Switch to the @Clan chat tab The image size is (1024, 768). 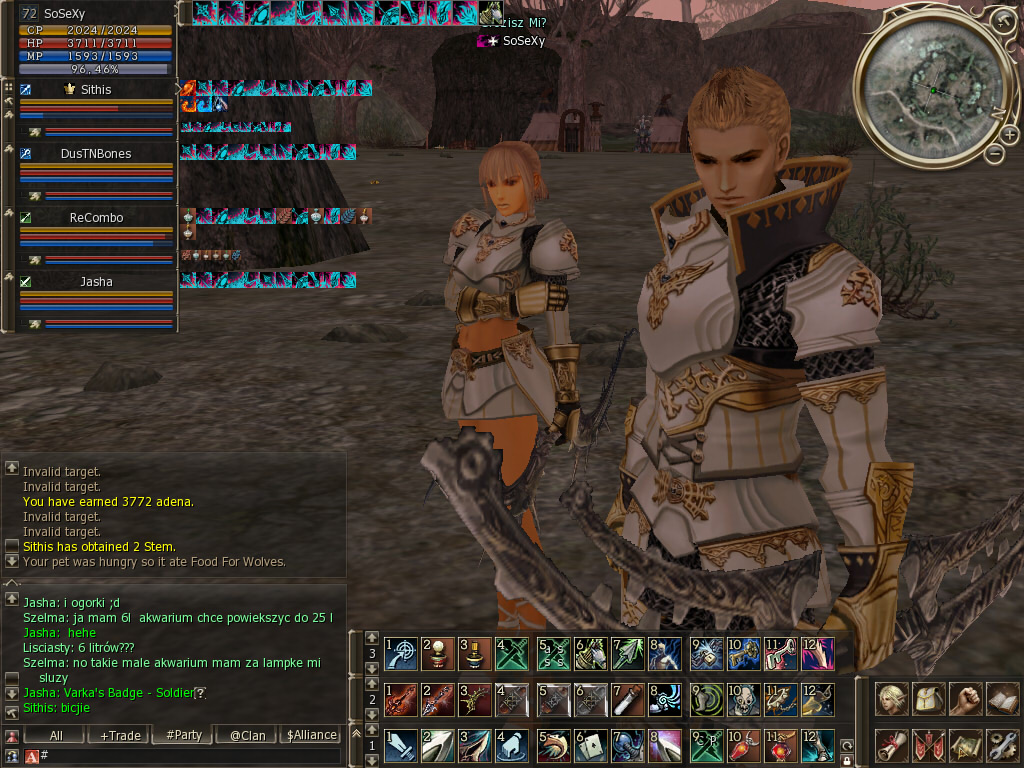click(247, 735)
